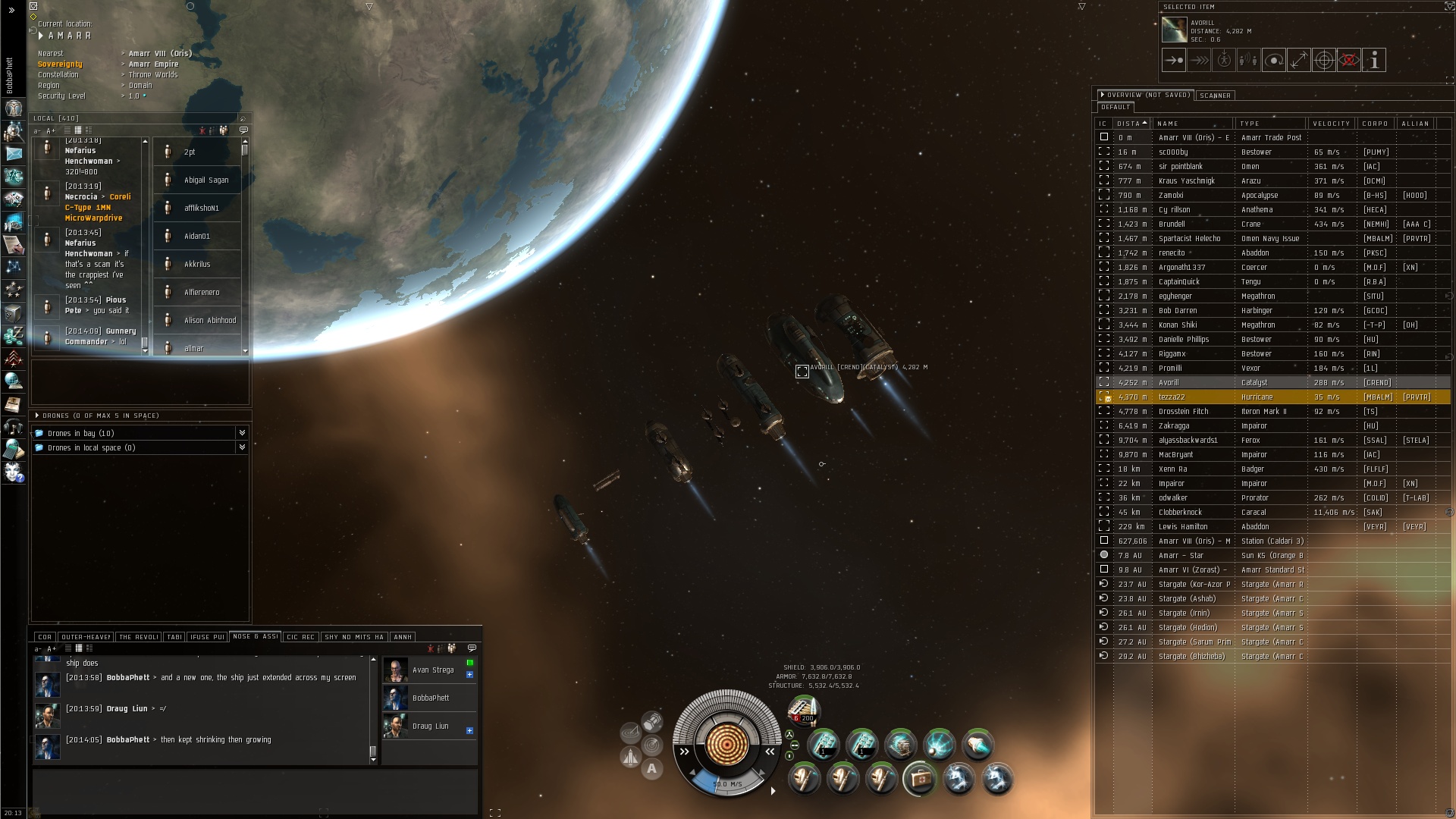The height and width of the screenshot is (819, 1456).
Task: Select Abigail Sagan in the local member list
Action: (x=206, y=180)
